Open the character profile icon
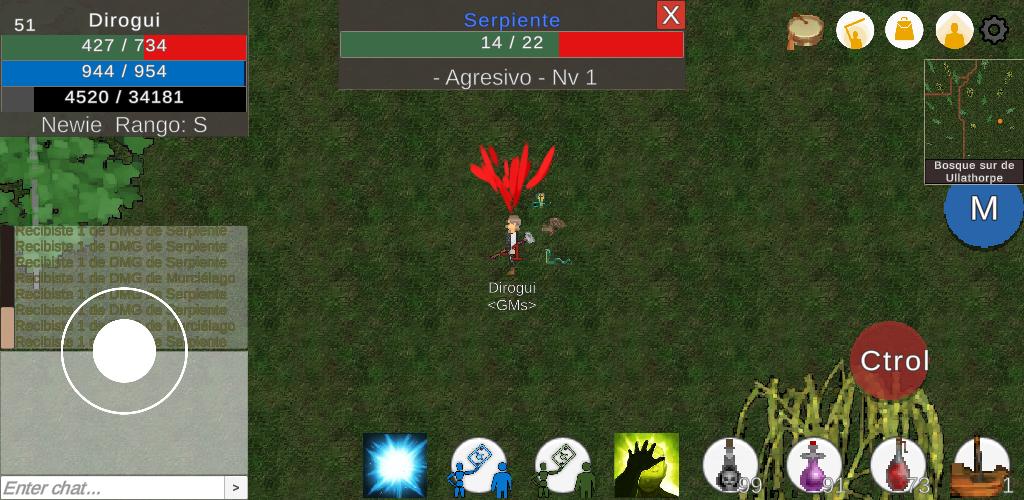 [954, 31]
